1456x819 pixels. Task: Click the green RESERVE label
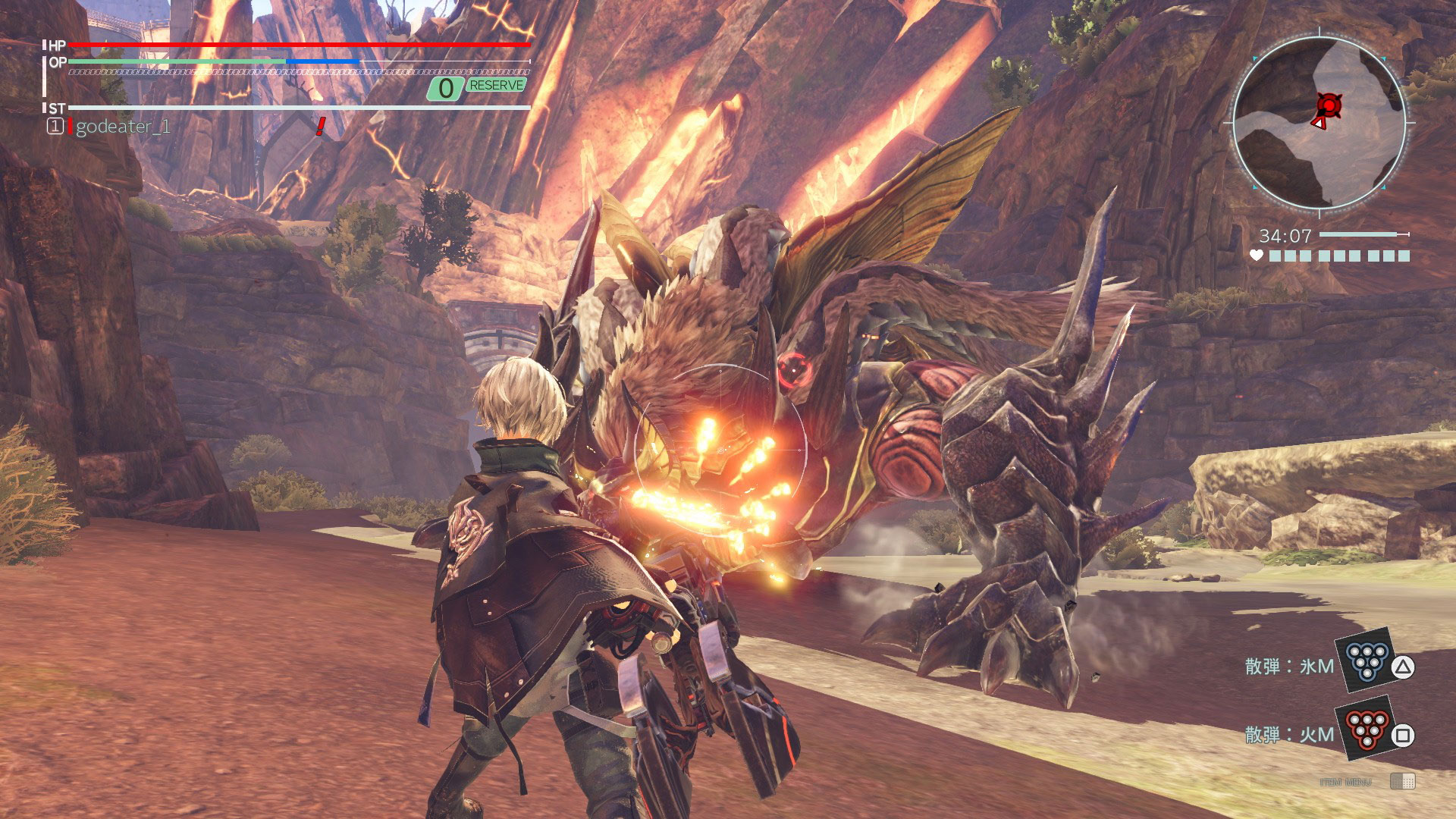point(496,86)
